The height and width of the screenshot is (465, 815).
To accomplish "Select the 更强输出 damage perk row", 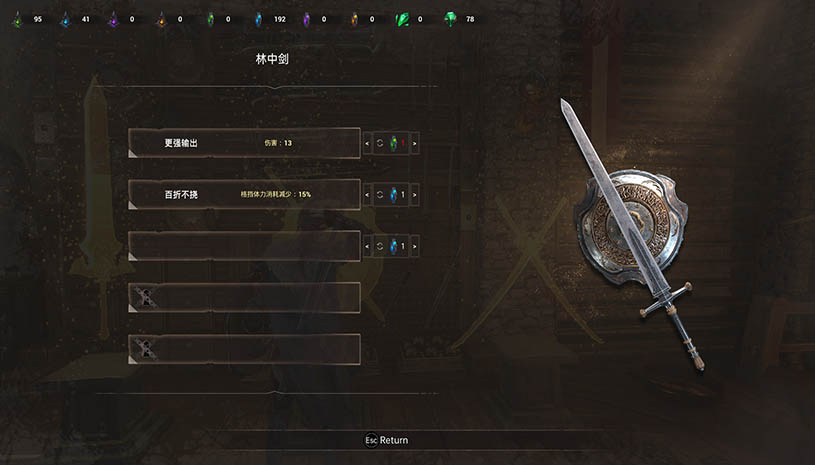I will point(244,144).
